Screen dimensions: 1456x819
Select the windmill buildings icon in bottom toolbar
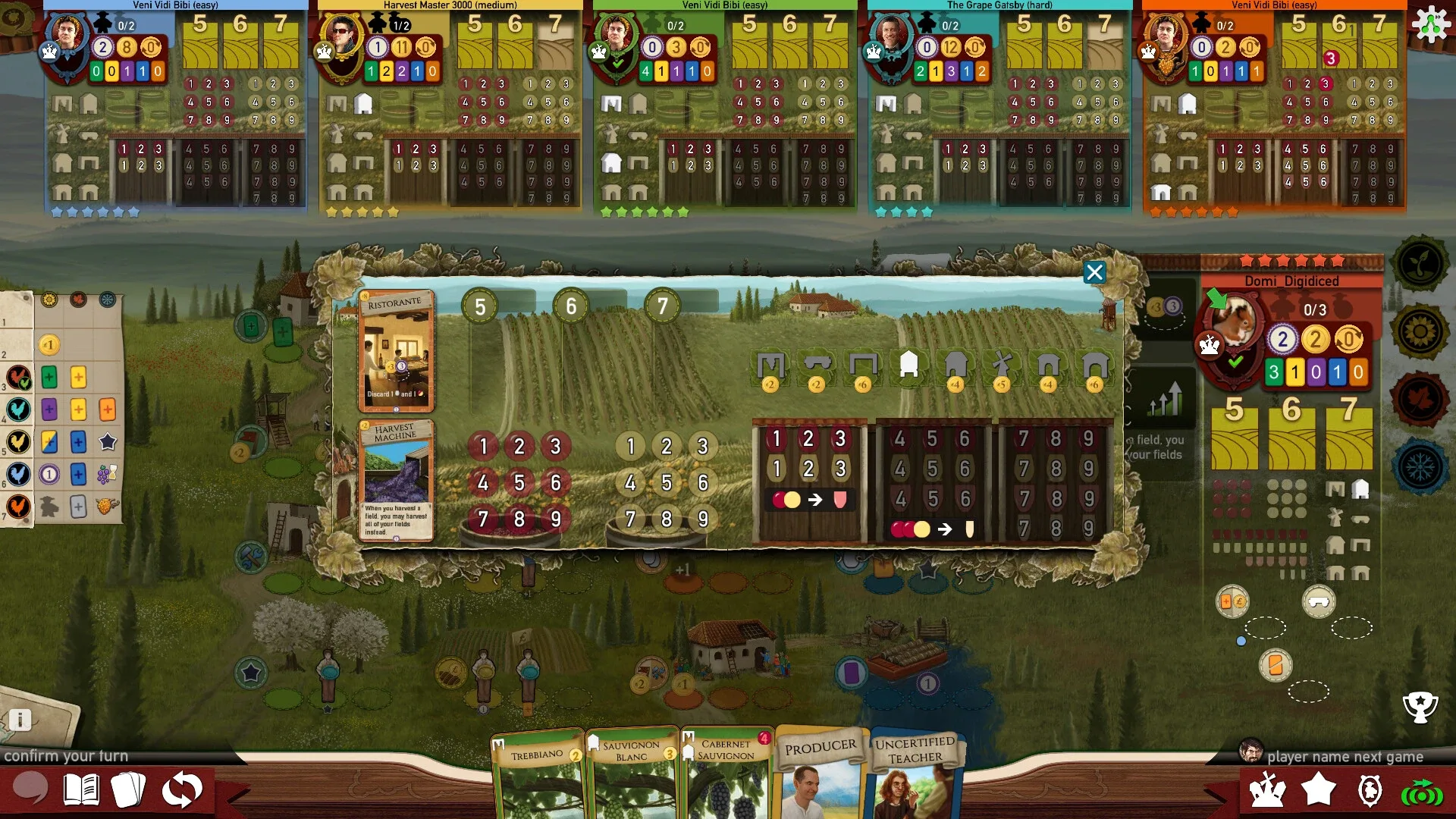coord(1268,789)
